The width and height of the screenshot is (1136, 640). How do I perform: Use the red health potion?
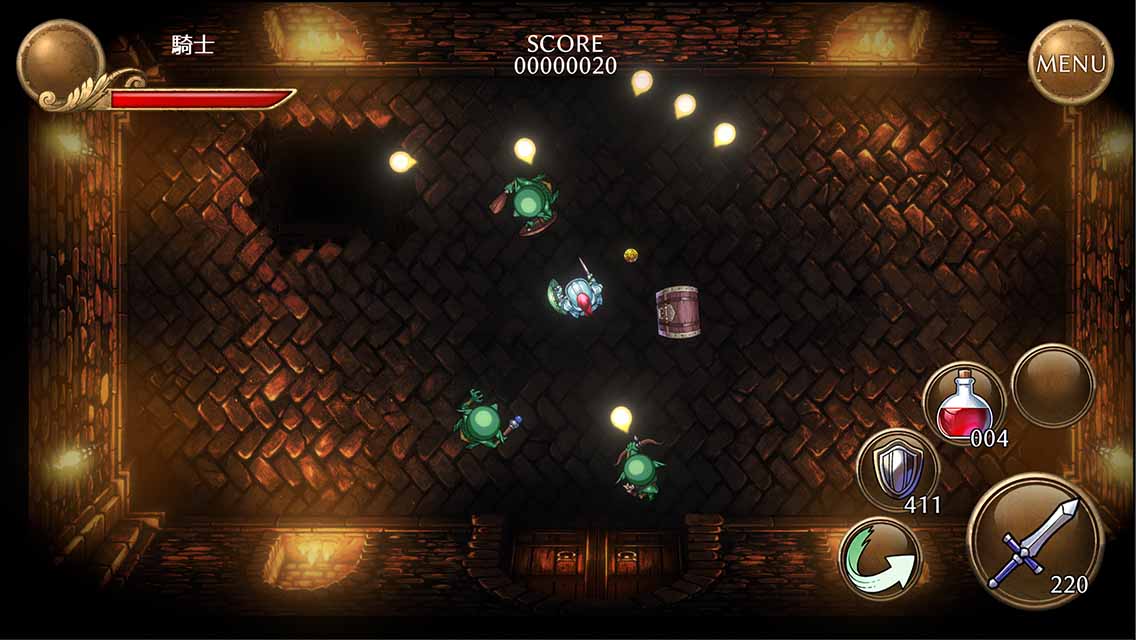tap(964, 402)
